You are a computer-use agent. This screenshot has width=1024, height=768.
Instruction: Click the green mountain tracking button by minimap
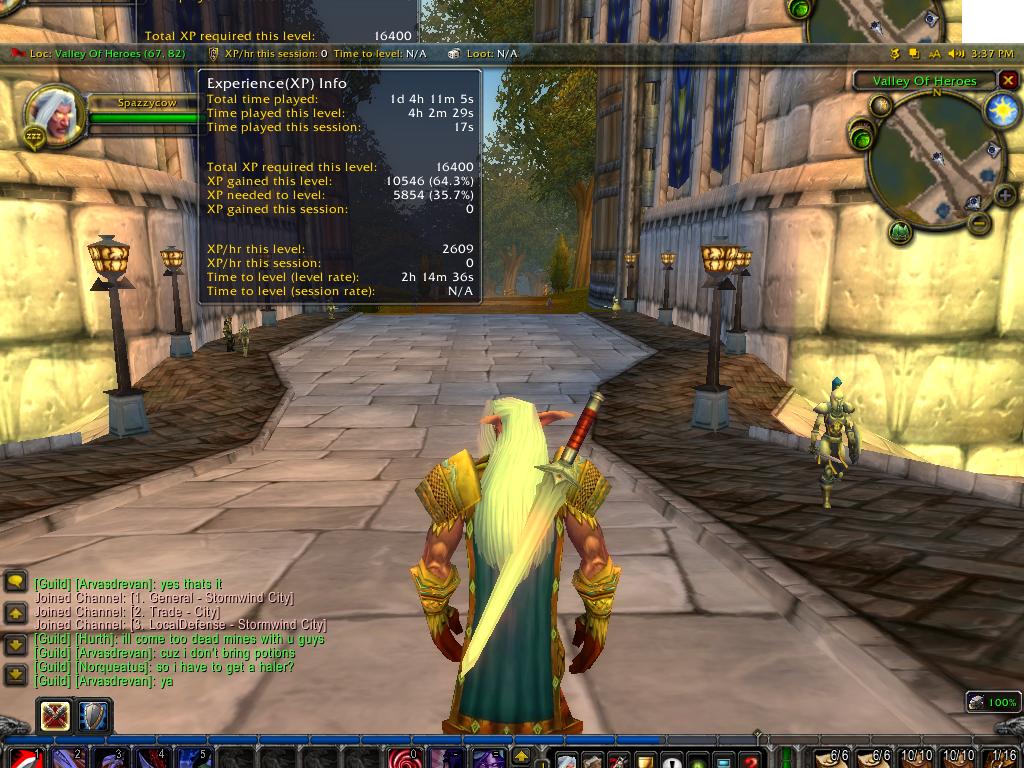[x=899, y=232]
